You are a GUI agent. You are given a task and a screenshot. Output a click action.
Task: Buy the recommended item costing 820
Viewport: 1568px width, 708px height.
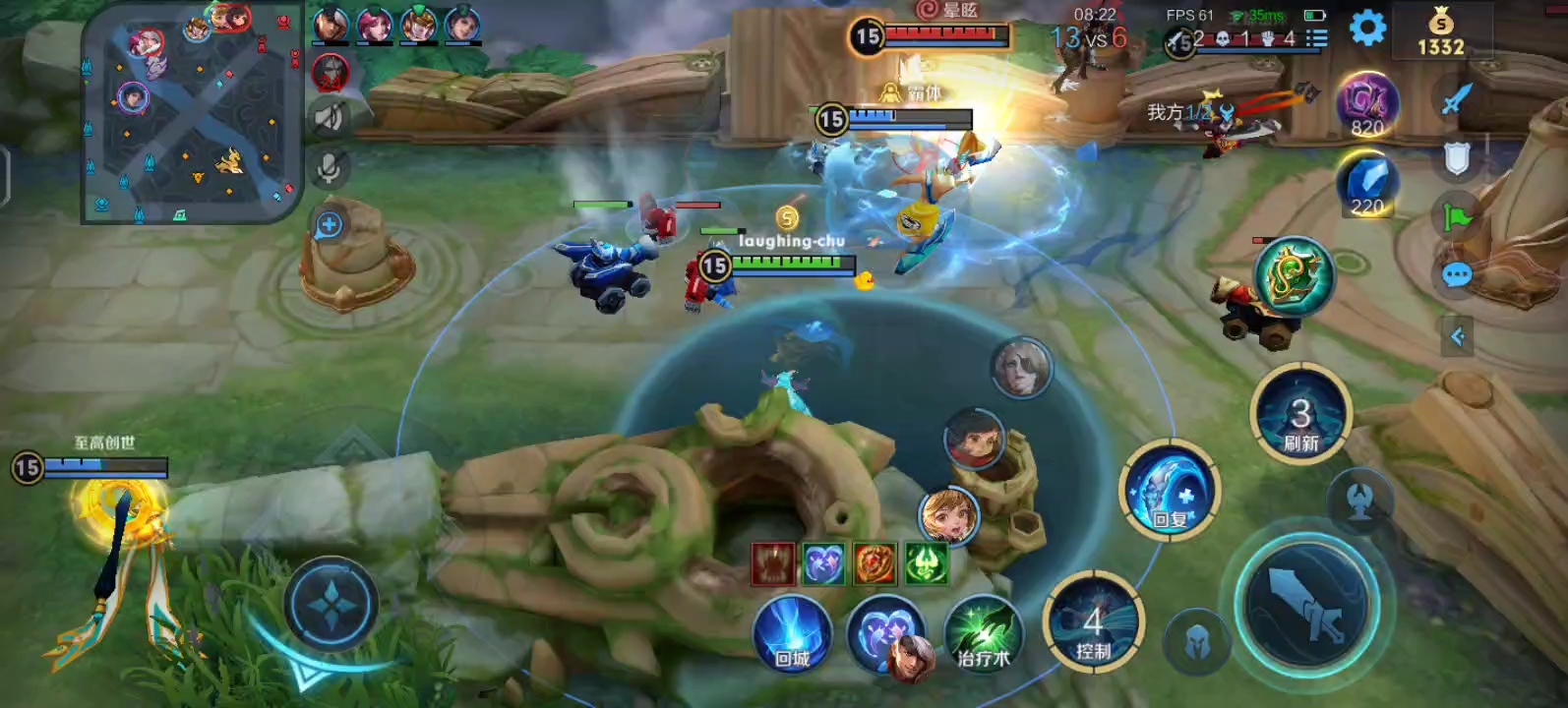(x=1367, y=103)
